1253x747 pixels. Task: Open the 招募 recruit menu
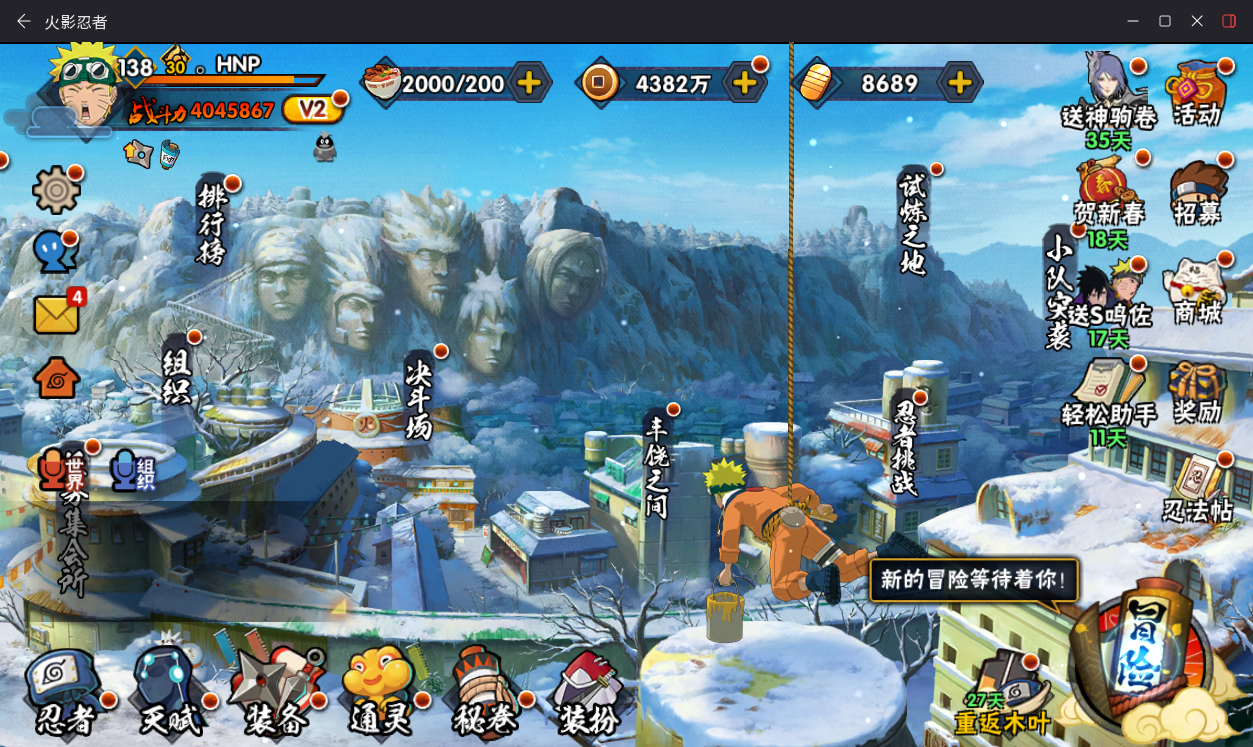click(1198, 192)
